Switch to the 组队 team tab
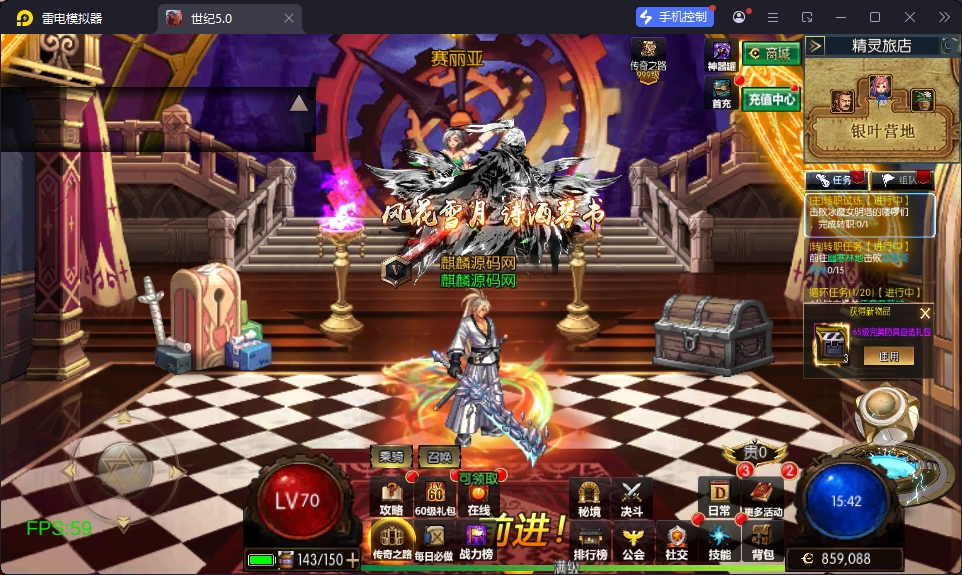The height and width of the screenshot is (575, 962). pyautogui.click(x=900, y=180)
